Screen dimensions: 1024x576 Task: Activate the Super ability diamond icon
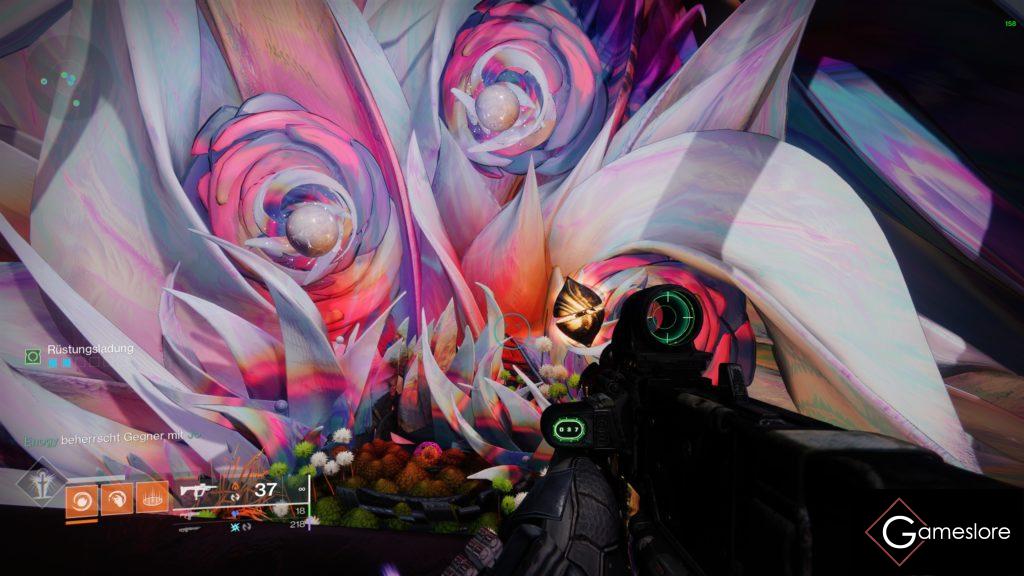(x=40, y=484)
